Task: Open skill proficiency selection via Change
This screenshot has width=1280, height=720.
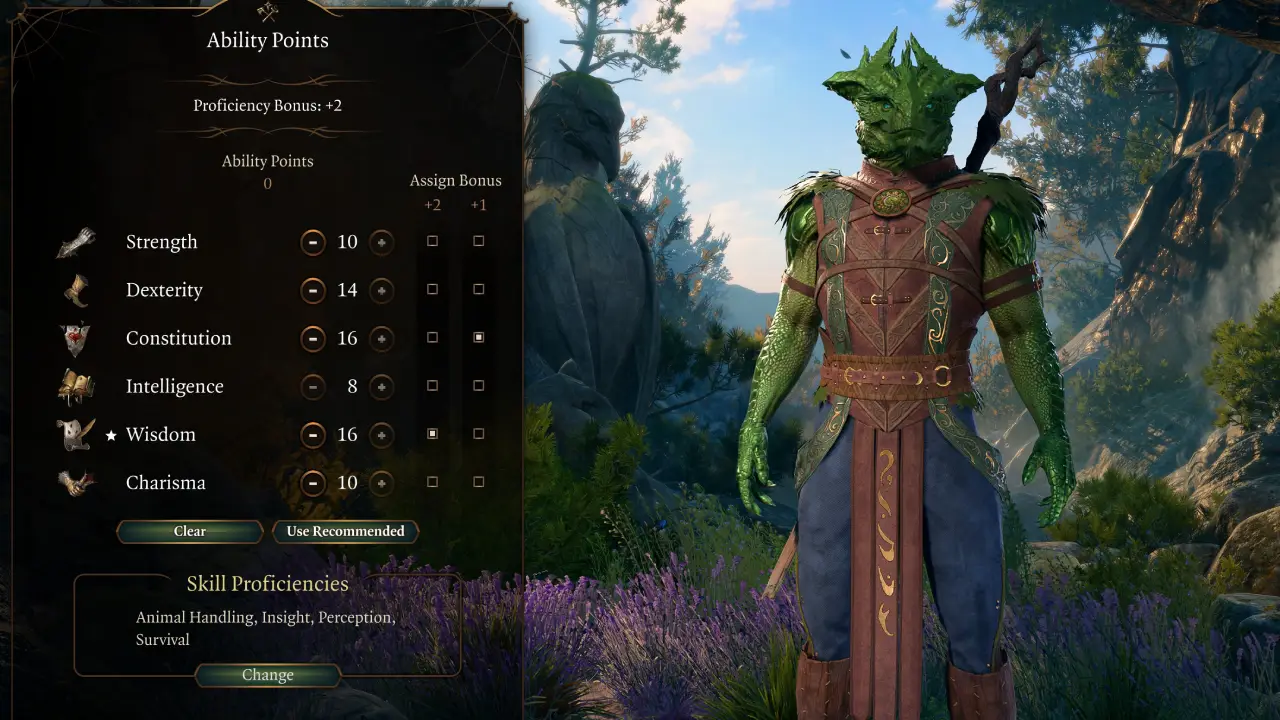Action: tap(267, 675)
